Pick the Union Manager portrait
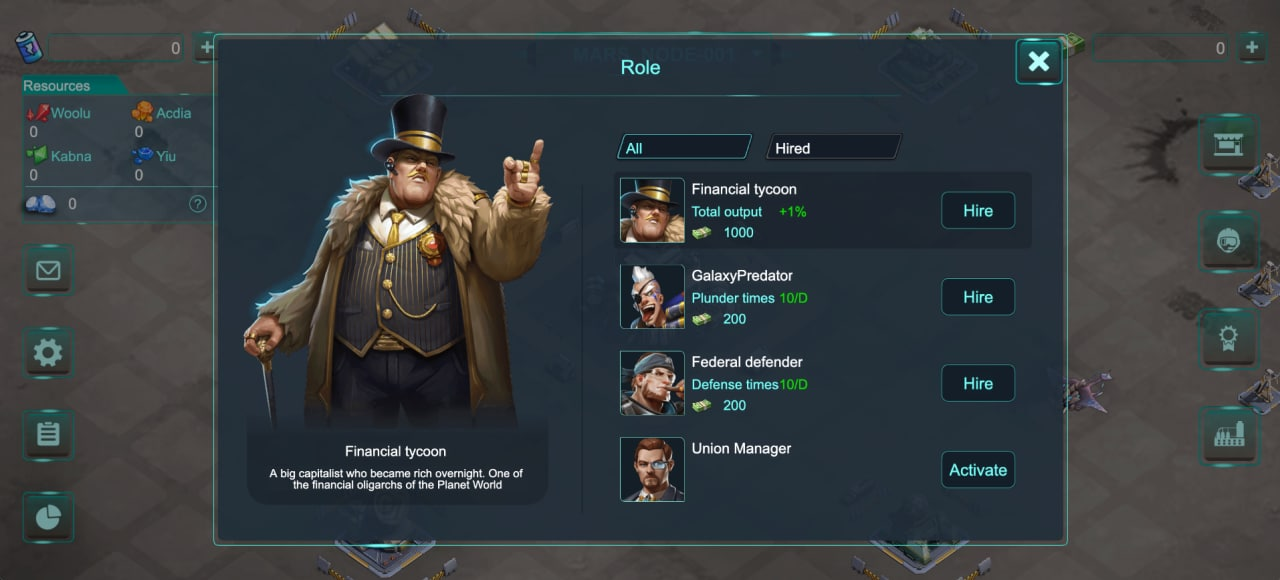Image resolution: width=1280 pixels, height=580 pixels. 652,469
